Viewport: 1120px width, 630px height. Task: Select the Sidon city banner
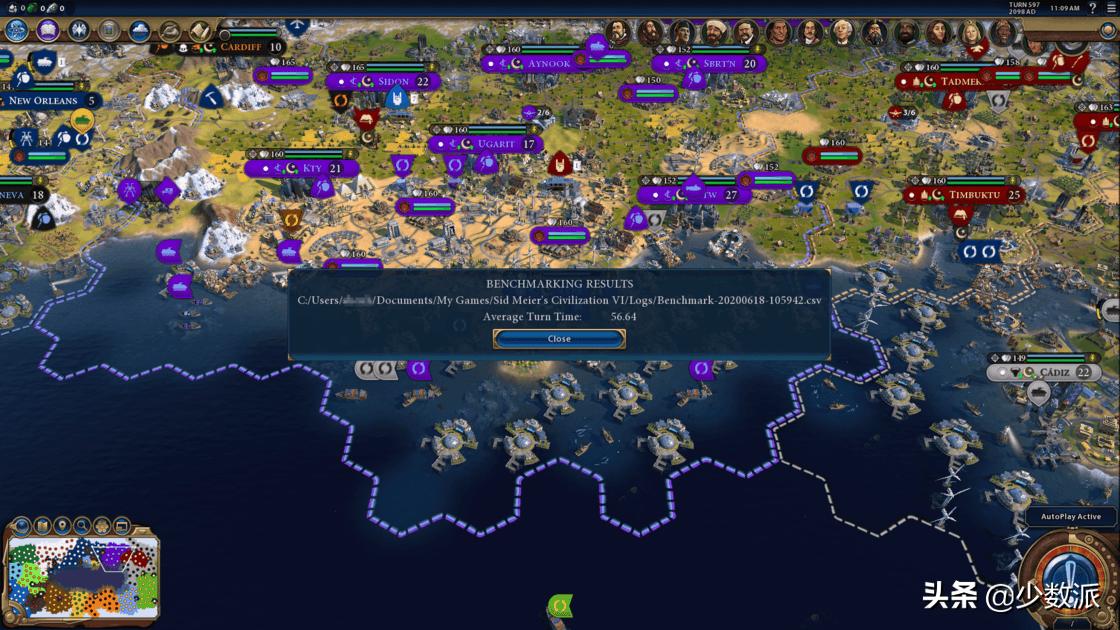coord(393,81)
